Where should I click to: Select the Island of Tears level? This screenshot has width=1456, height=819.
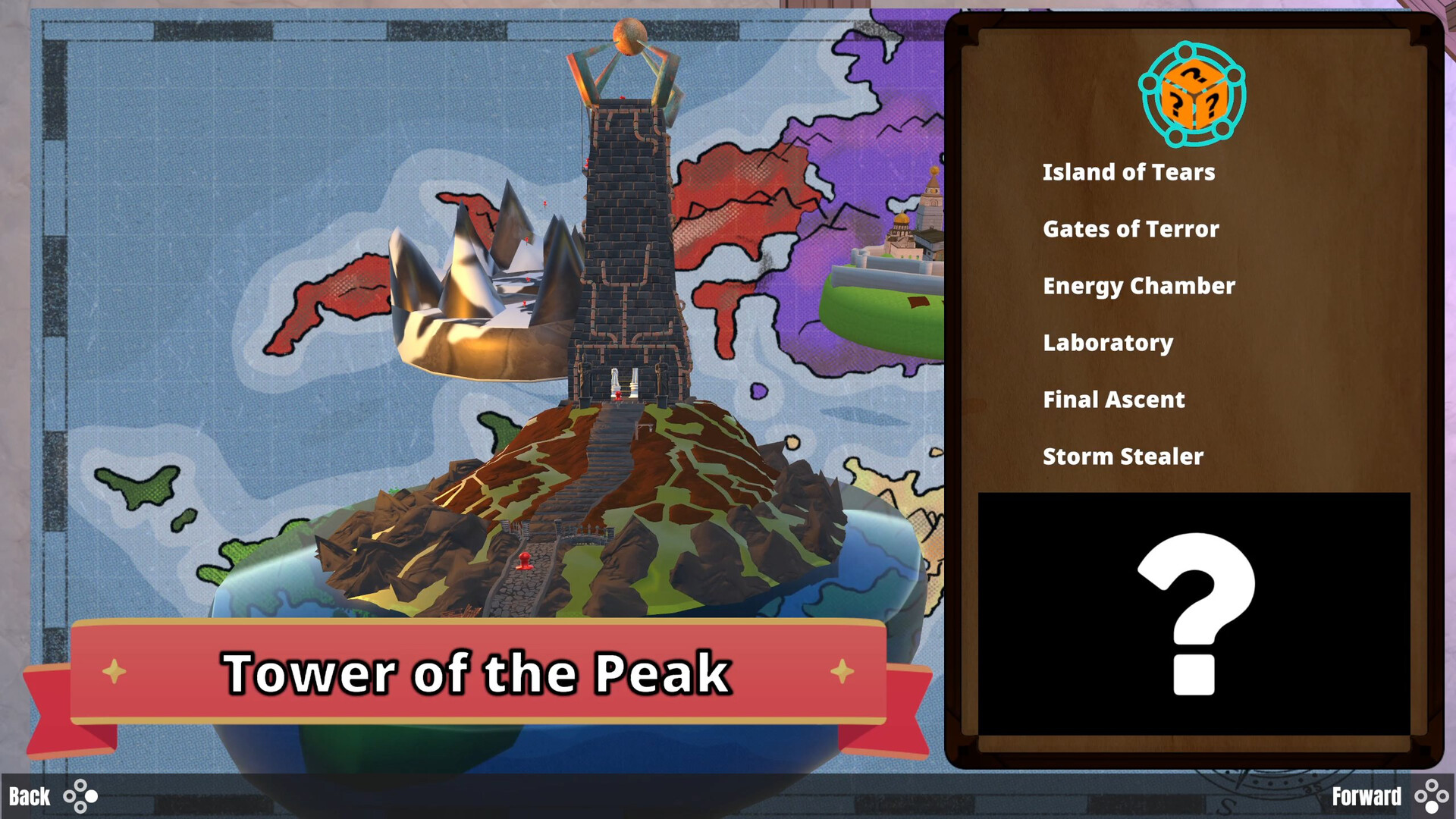[1129, 171]
